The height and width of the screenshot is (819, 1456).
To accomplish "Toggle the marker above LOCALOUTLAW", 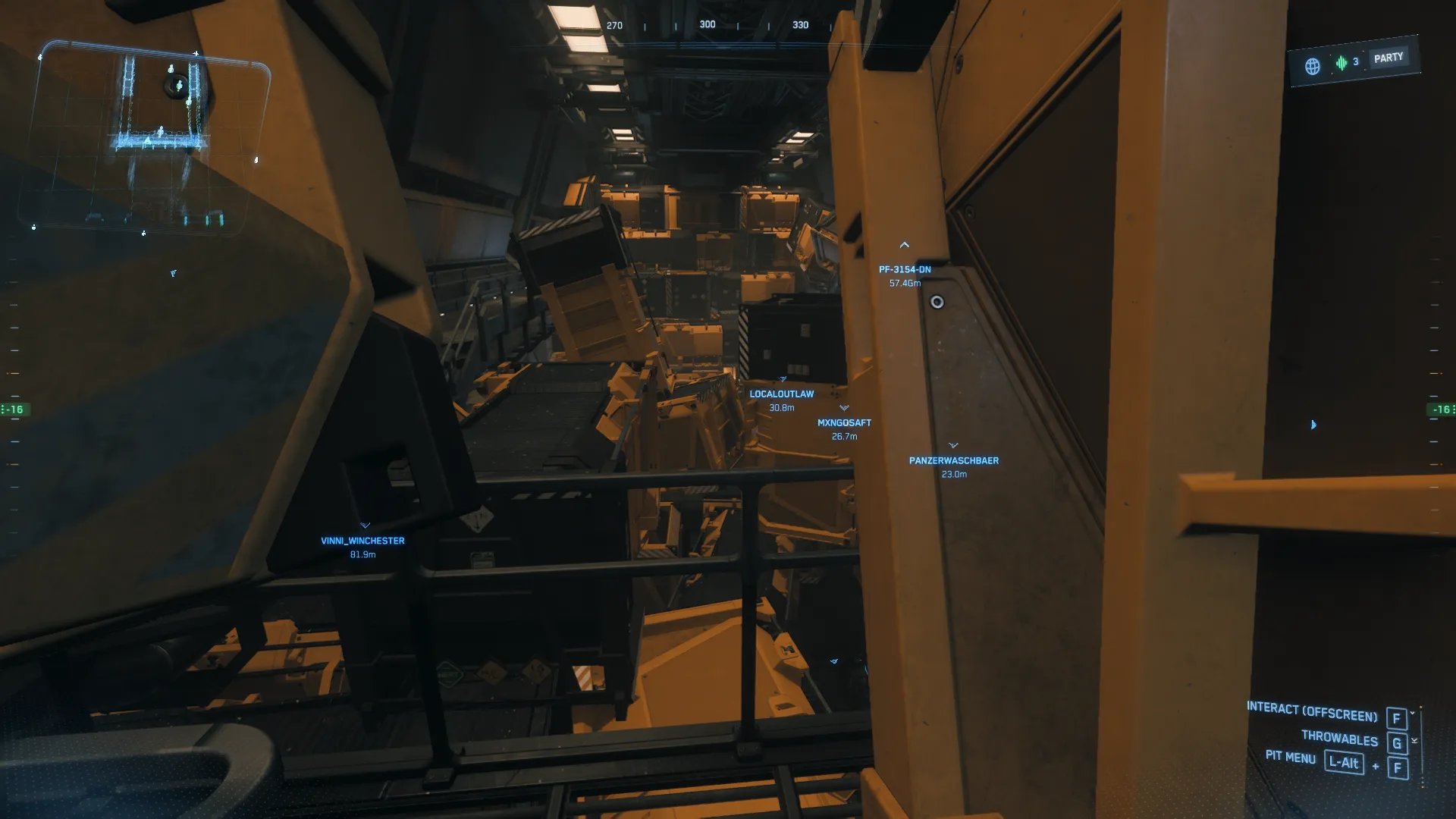I will click(781, 379).
